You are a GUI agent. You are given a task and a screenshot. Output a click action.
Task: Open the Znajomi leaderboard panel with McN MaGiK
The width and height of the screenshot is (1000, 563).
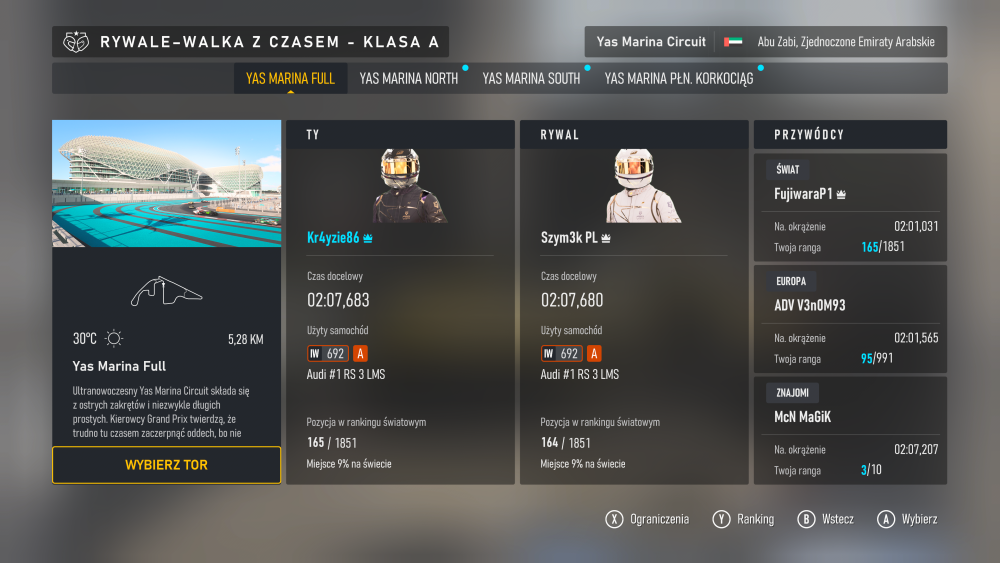pyautogui.click(x=850, y=430)
